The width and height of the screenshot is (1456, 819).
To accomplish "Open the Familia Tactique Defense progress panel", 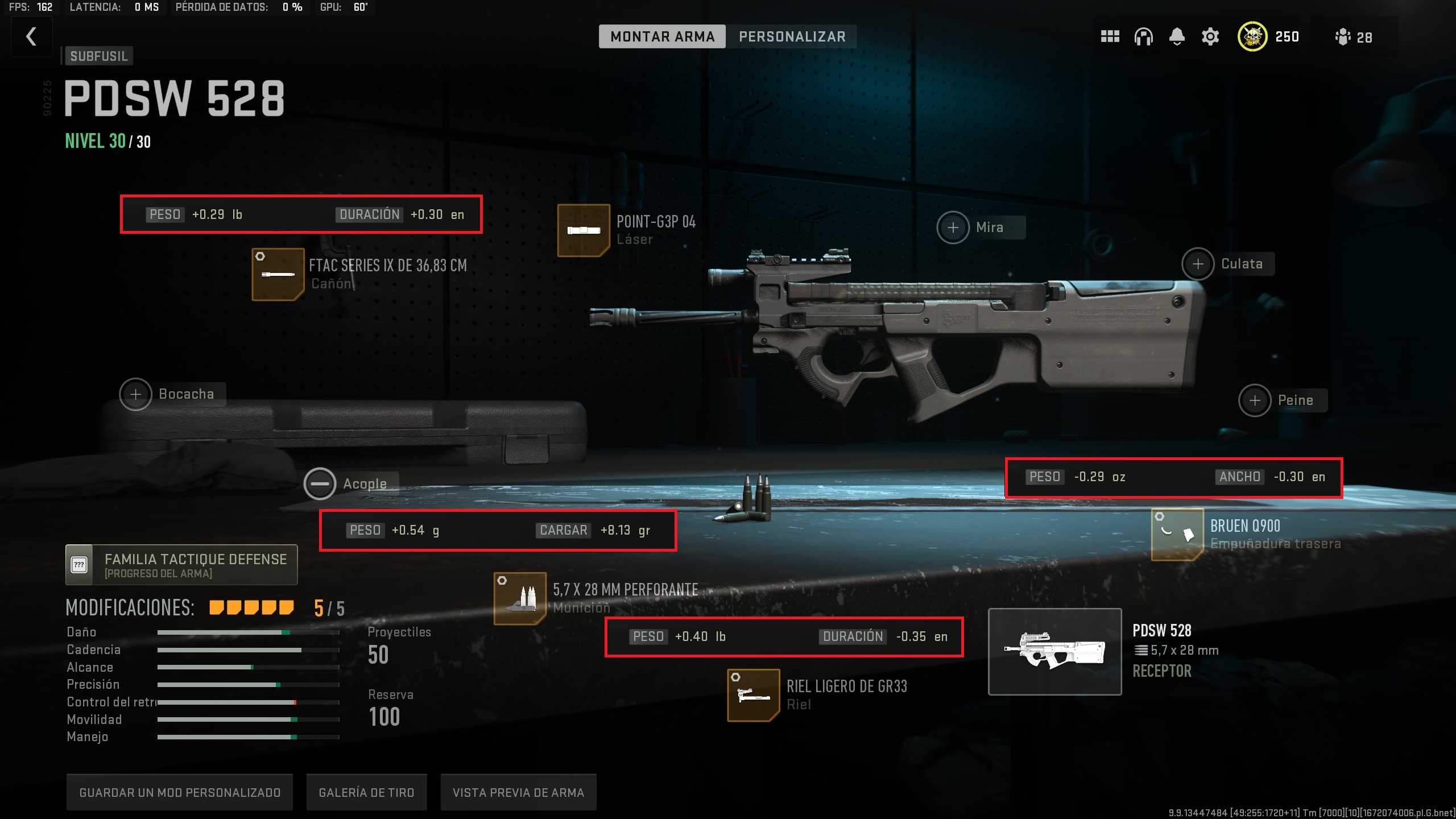I will 181,564.
